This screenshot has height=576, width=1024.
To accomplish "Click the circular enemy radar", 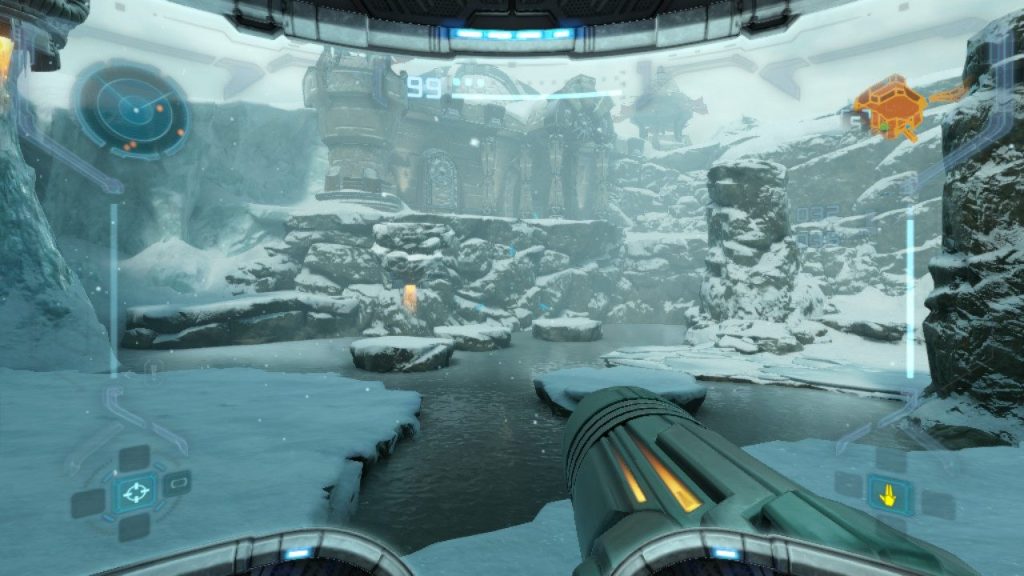I will click(132, 109).
